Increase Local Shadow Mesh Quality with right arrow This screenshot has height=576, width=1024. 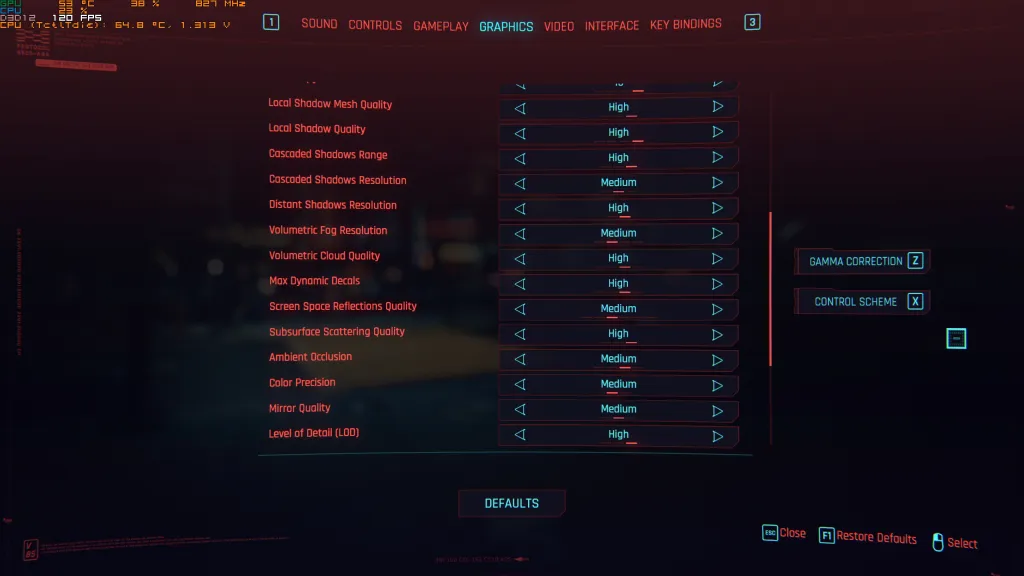717,106
